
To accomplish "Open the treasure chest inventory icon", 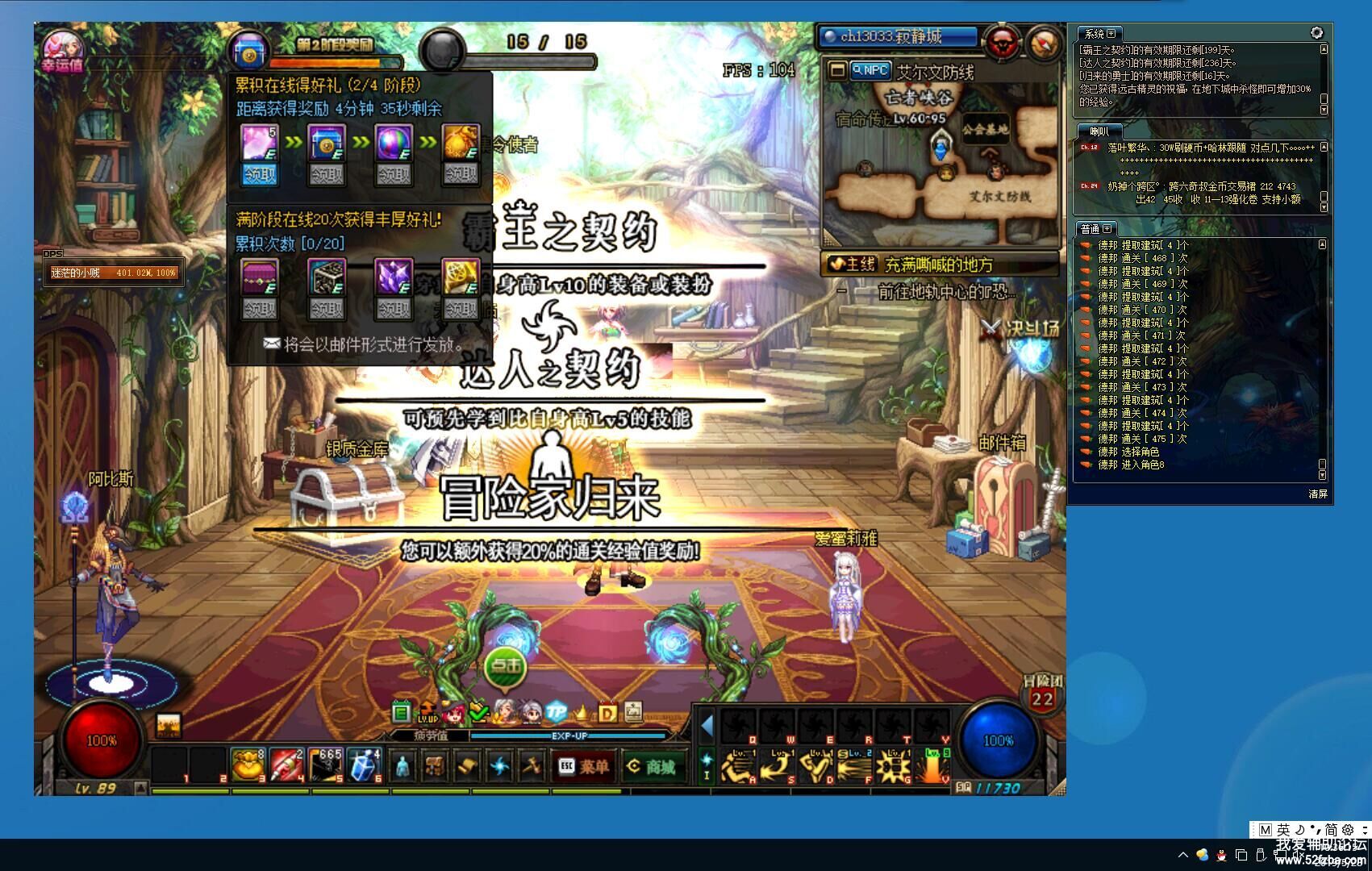I will click(434, 765).
